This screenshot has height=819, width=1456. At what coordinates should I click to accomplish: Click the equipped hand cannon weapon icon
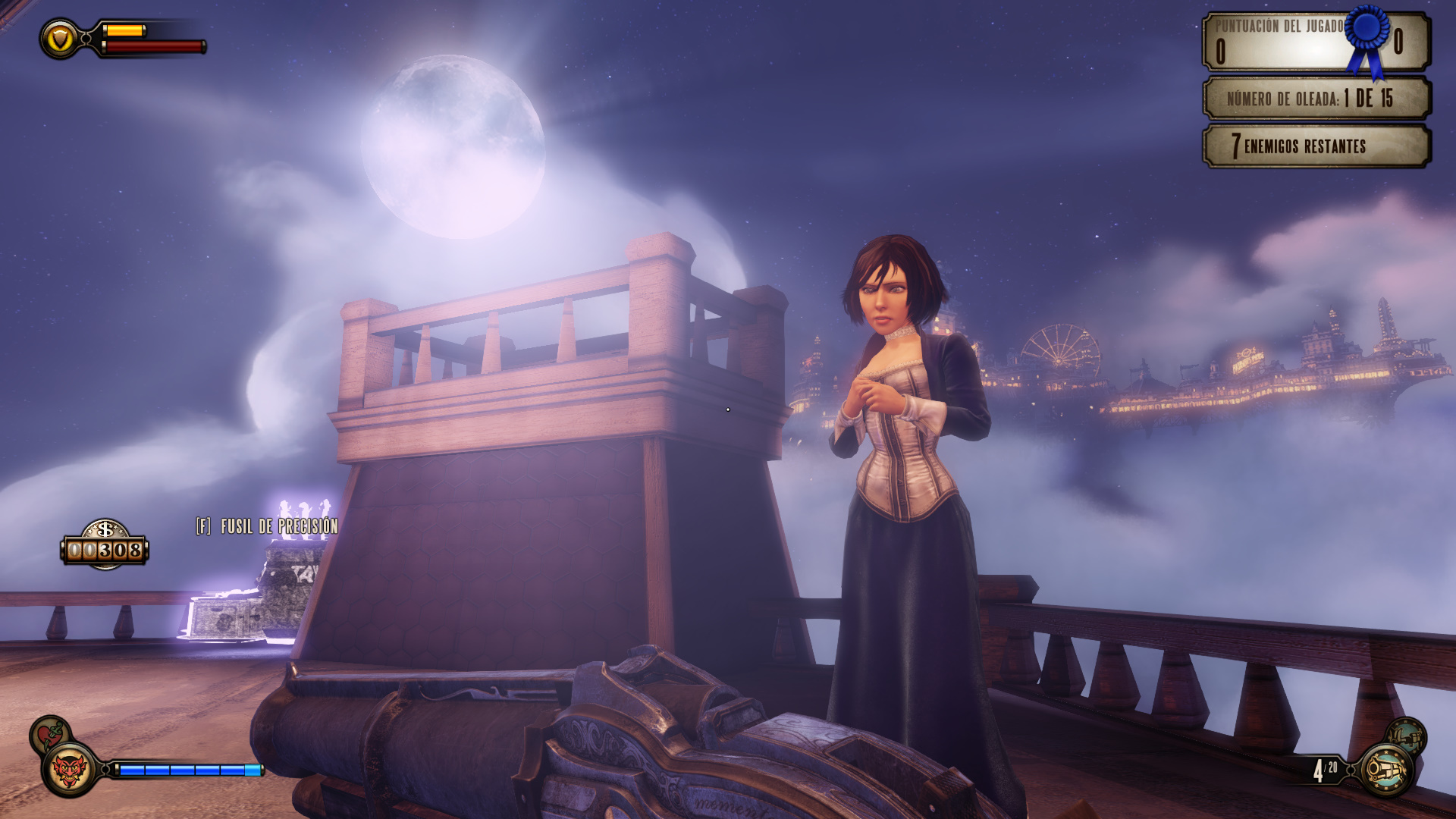point(1387,771)
